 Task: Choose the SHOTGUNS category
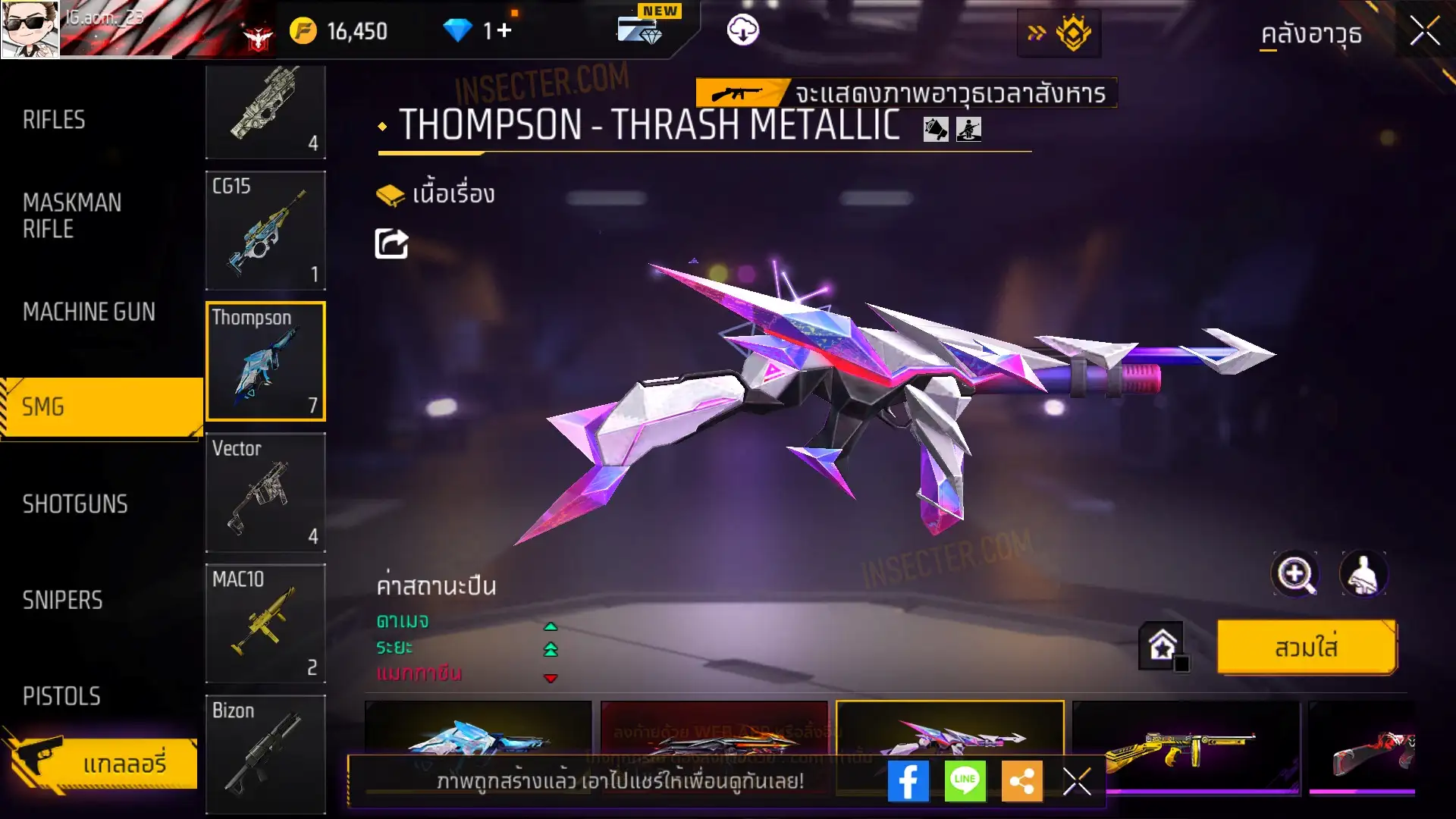(75, 504)
